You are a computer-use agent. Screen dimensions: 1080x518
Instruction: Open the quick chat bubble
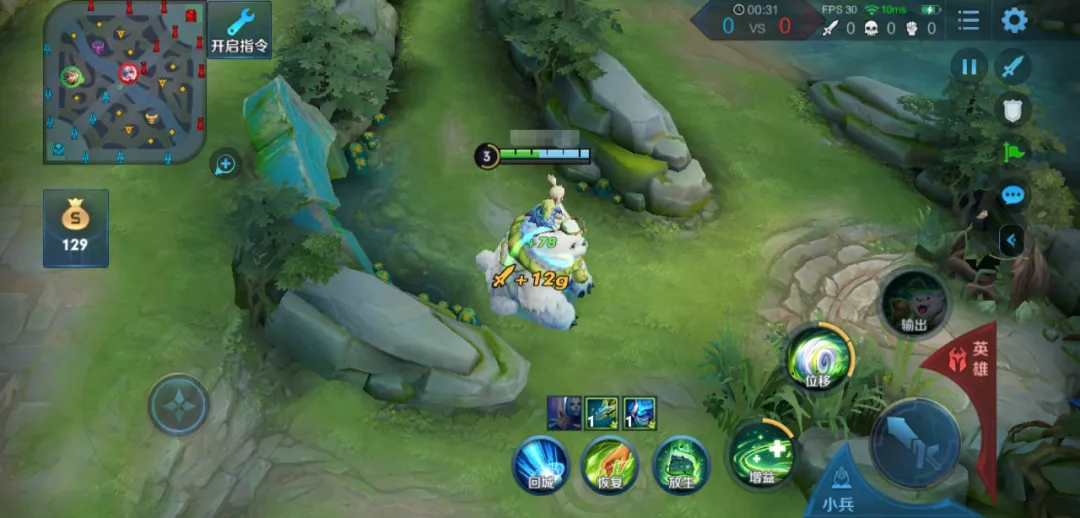point(1014,195)
